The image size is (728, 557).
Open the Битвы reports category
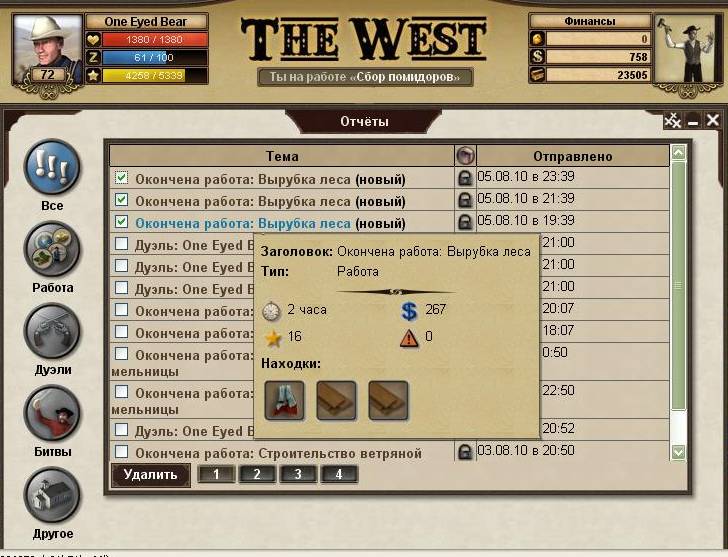click(51, 413)
